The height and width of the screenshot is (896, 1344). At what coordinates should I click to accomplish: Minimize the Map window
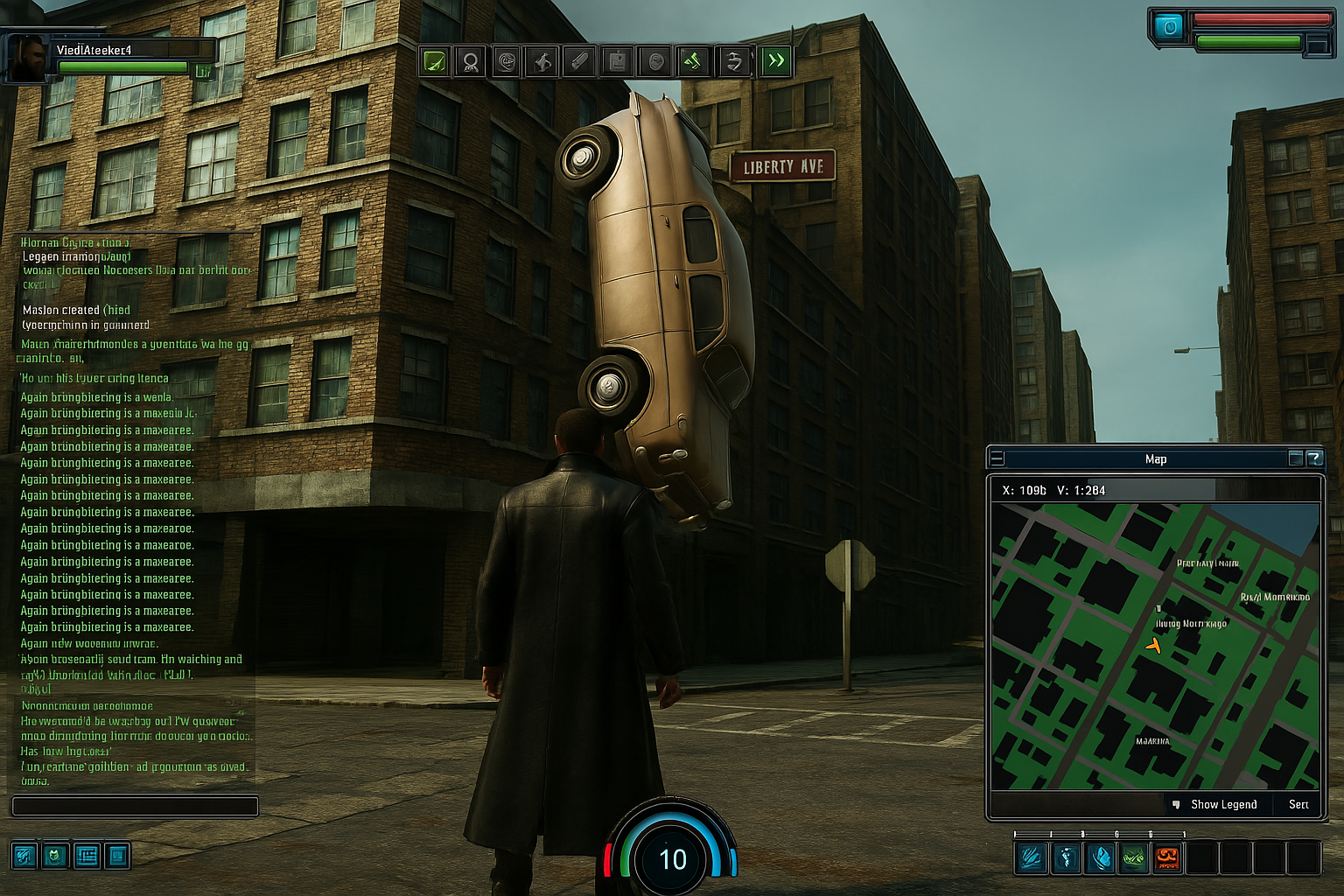1296,458
